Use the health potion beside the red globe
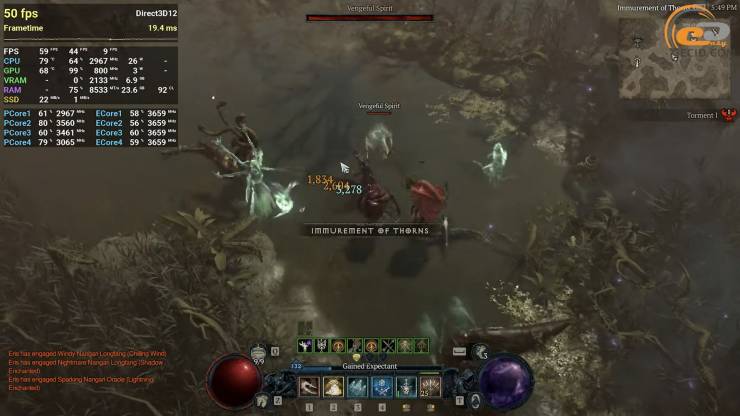Viewport: 740px width, 416px height. pos(259,352)
